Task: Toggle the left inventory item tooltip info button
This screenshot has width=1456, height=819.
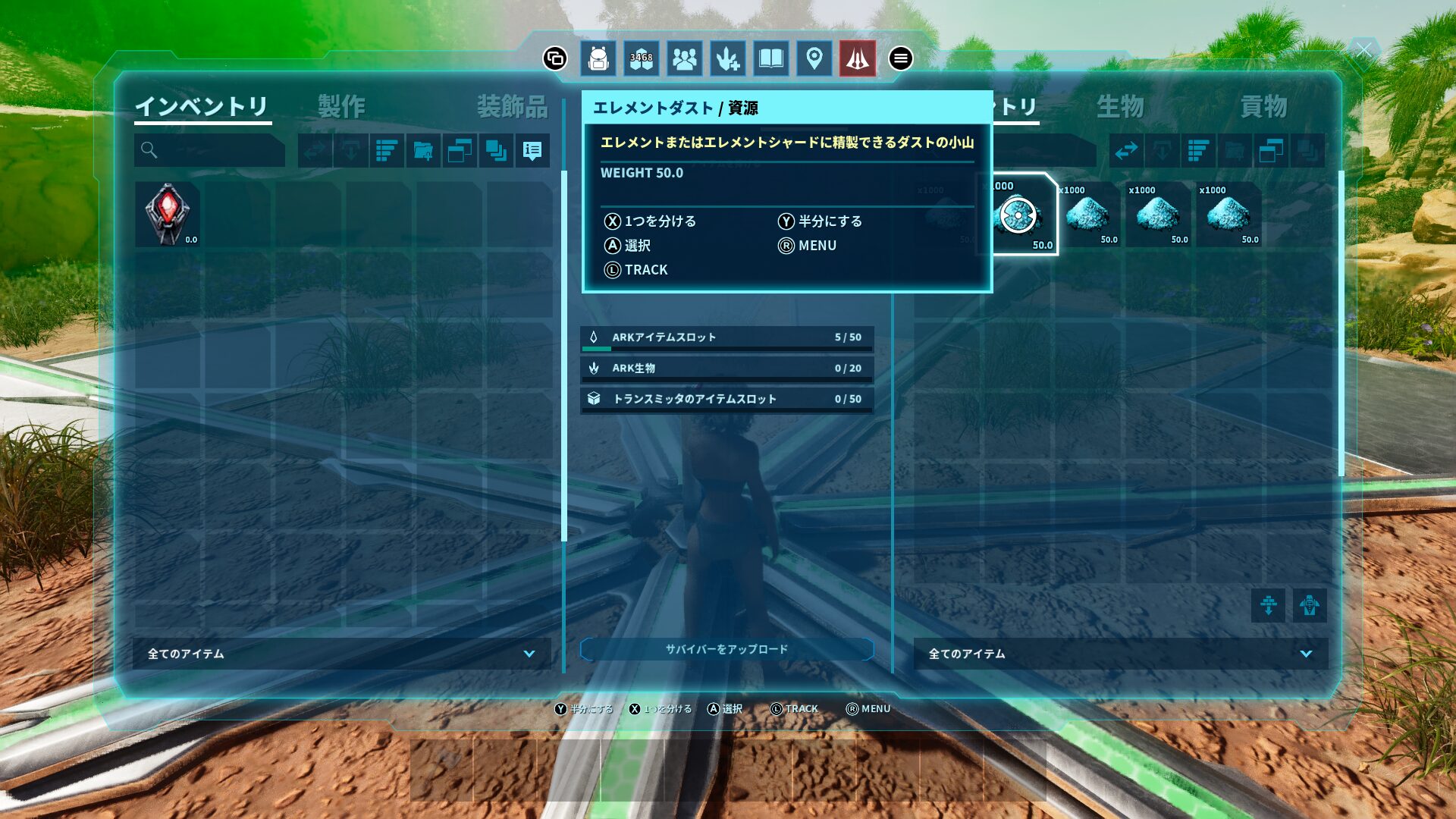Action: pyautogui.click(x=532, y=150)
